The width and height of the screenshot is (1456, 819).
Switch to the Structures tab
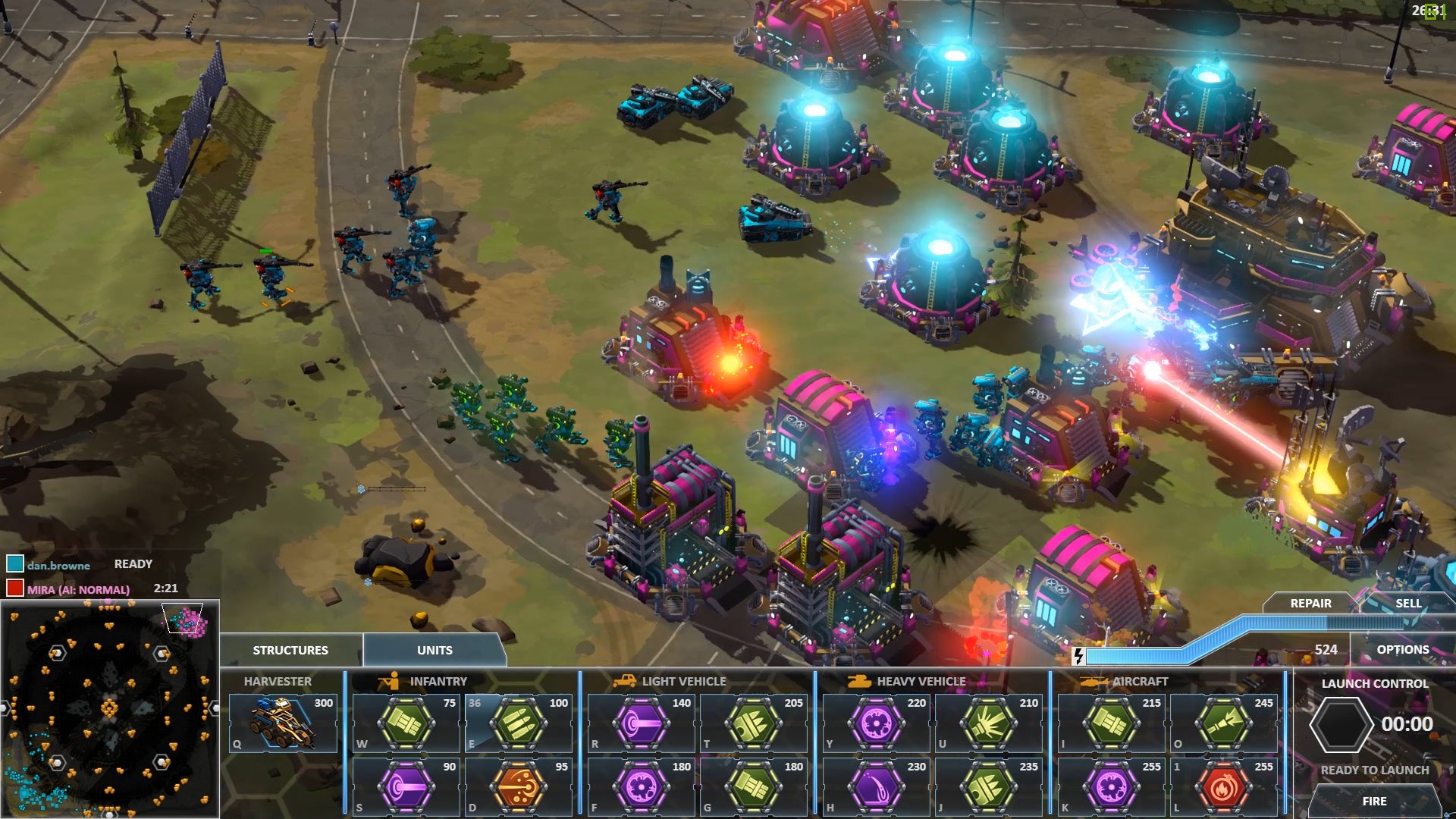tap(290, 650)
